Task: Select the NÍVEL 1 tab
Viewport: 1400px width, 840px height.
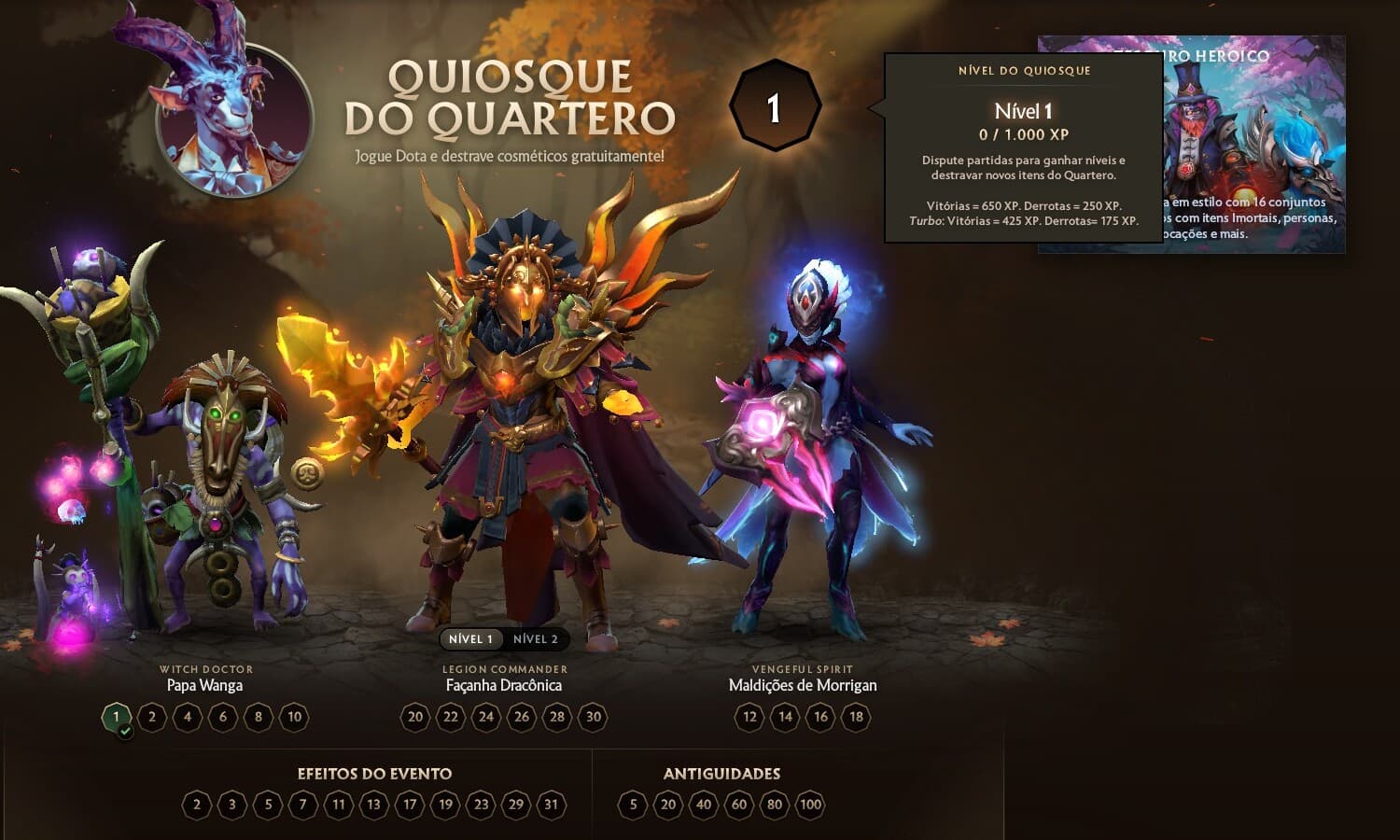Action: coord(469,639)
